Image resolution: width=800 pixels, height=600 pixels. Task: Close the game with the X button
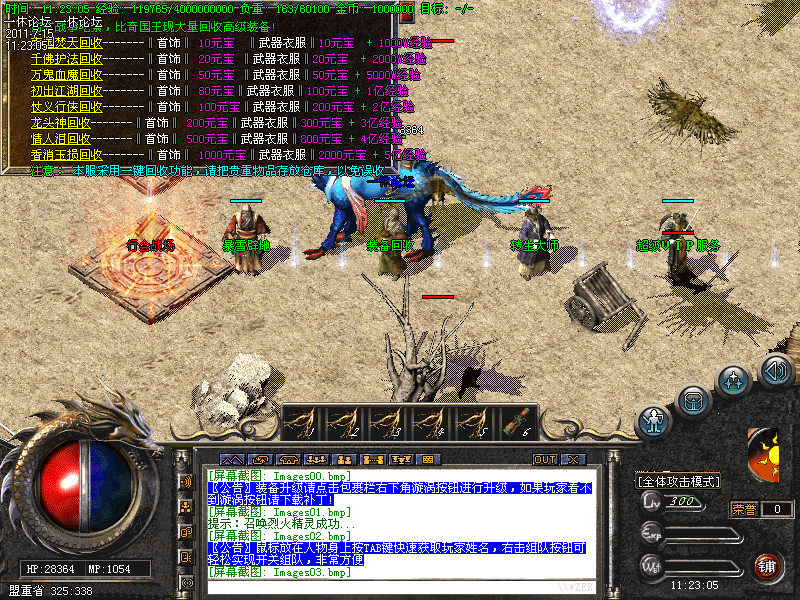click(x=573, y=459)
